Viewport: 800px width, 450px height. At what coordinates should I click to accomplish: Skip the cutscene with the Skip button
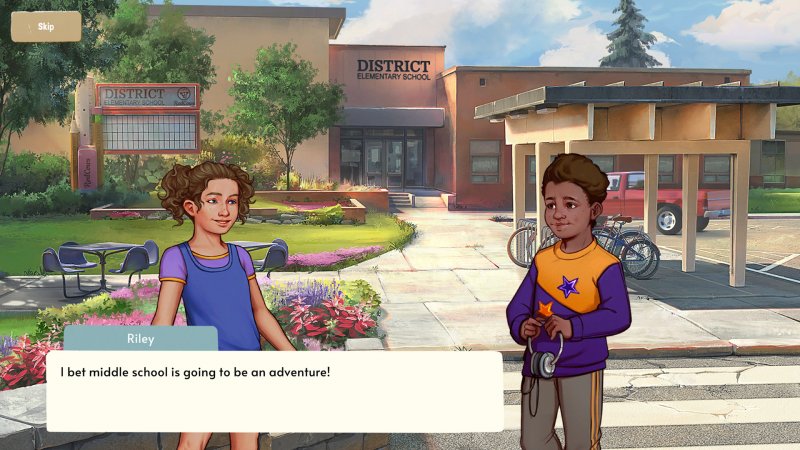(x=46, y=26)
